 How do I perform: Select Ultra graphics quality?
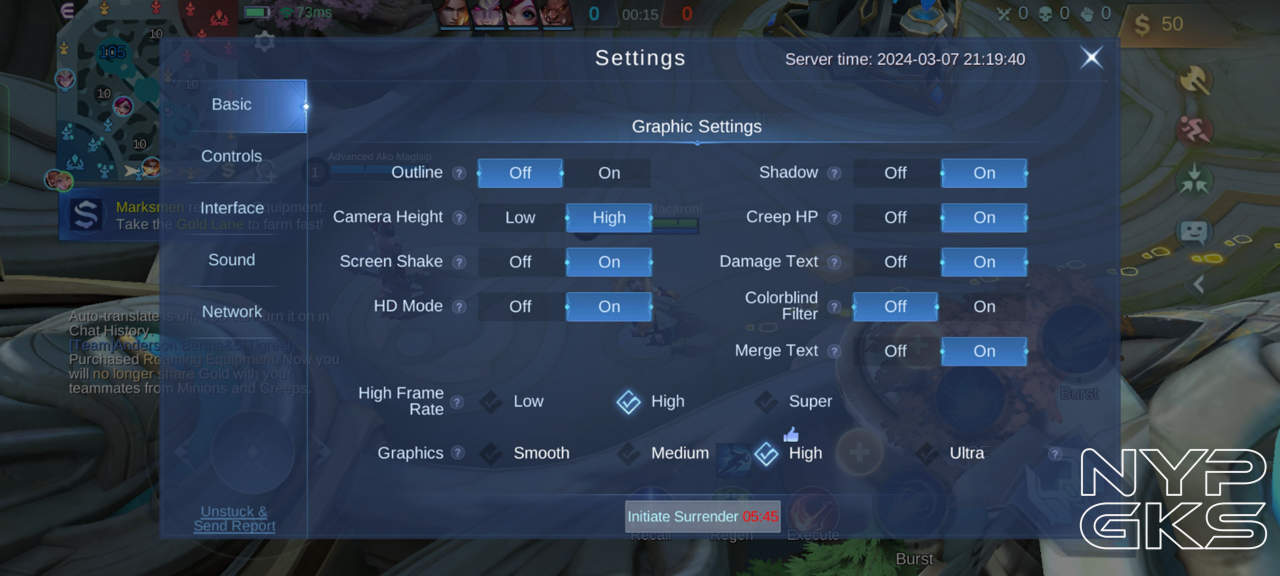tap(951, 454)
